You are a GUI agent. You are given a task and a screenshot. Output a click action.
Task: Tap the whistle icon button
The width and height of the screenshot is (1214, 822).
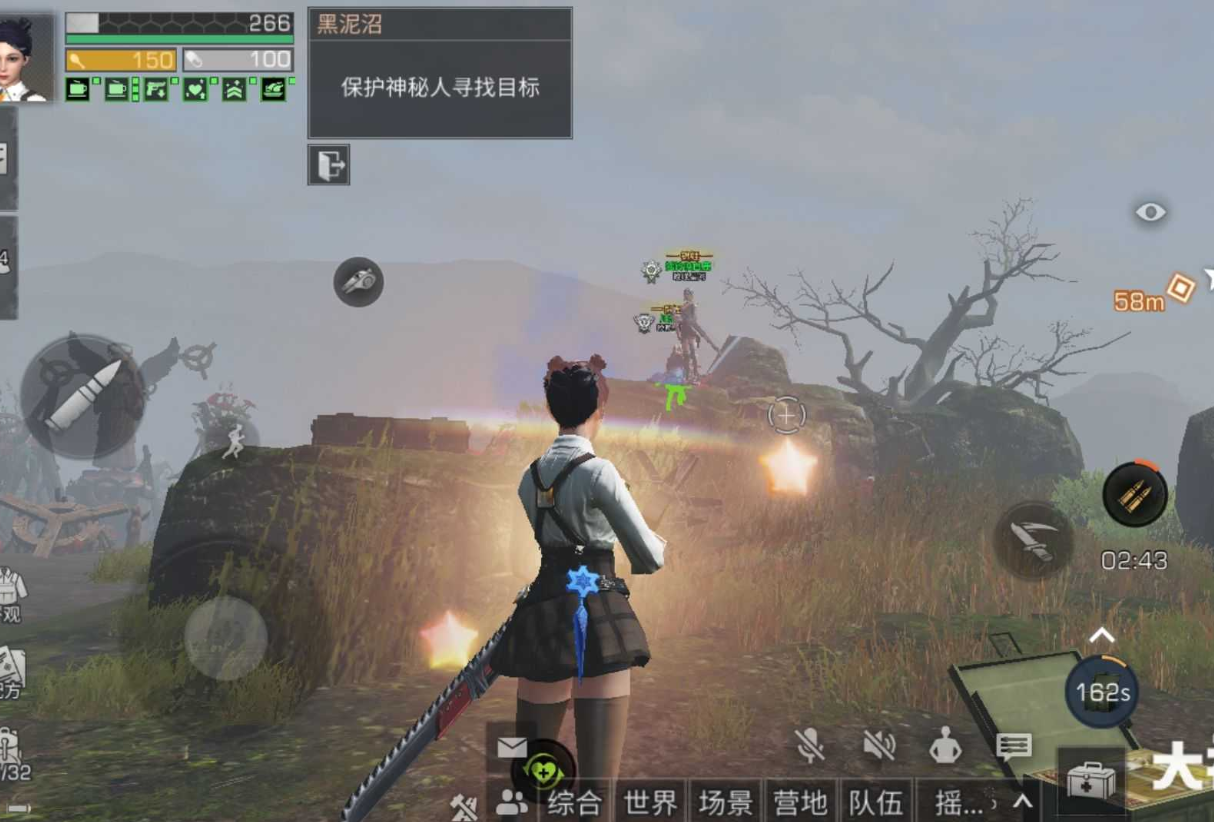tap(358, 282)
